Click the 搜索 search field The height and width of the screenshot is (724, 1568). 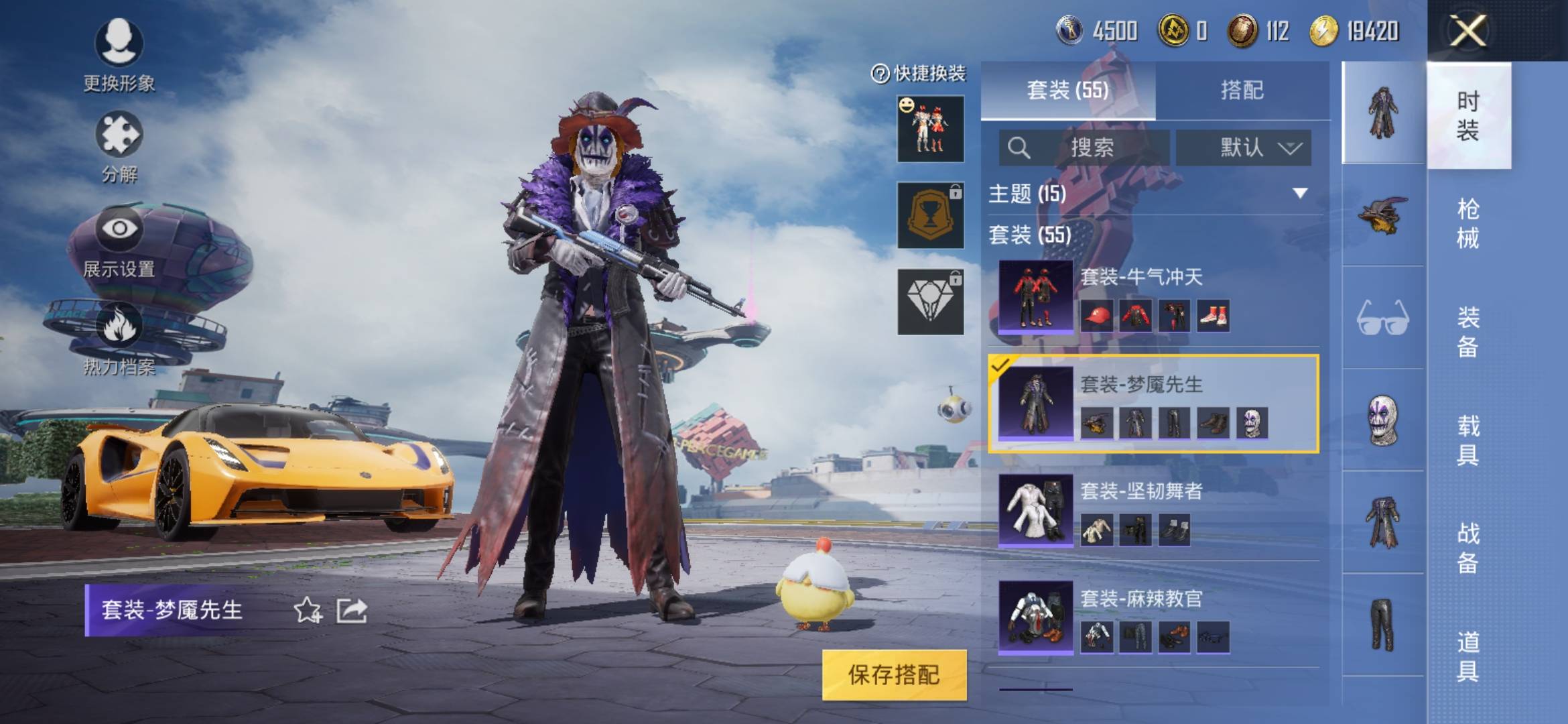pyautogui.click(x=1086, y=147)
